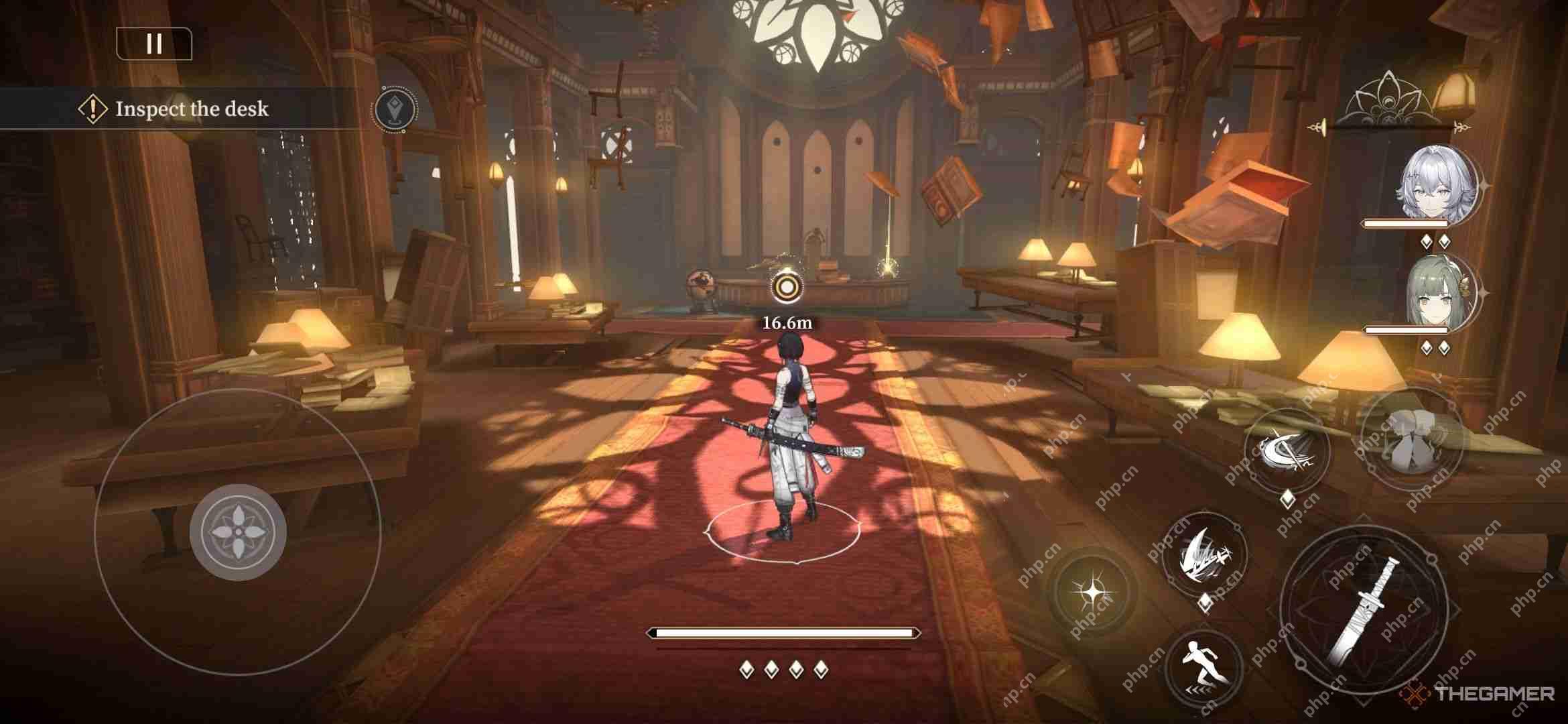Open the pause menu
1568x724 pixels.
click(153, 45)
